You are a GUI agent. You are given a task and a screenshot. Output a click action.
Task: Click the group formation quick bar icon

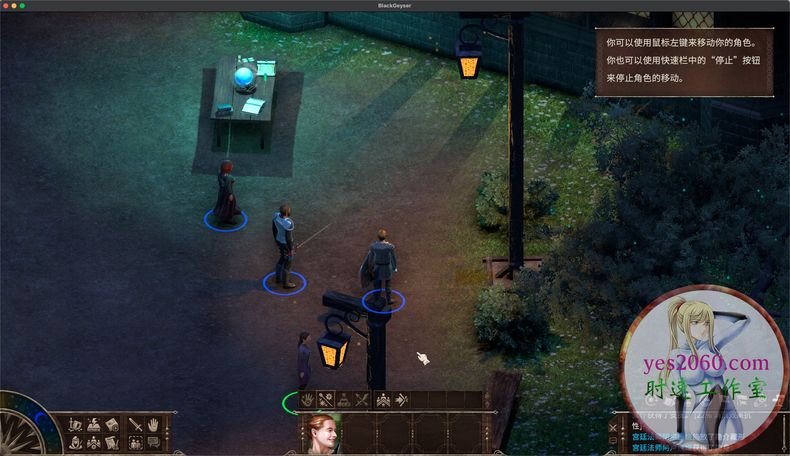(x=381, y=400)
